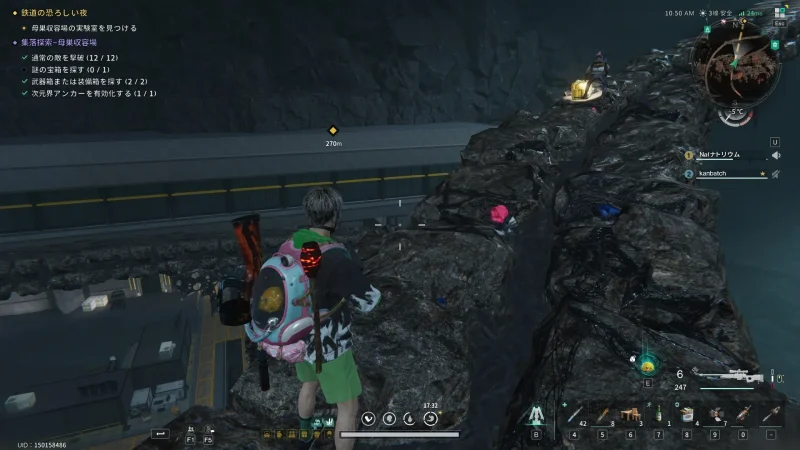Select the canned food hotbar slot
The height and width of the screenshot is (450, 800).
pyautogui.click(x=687, y=414)
